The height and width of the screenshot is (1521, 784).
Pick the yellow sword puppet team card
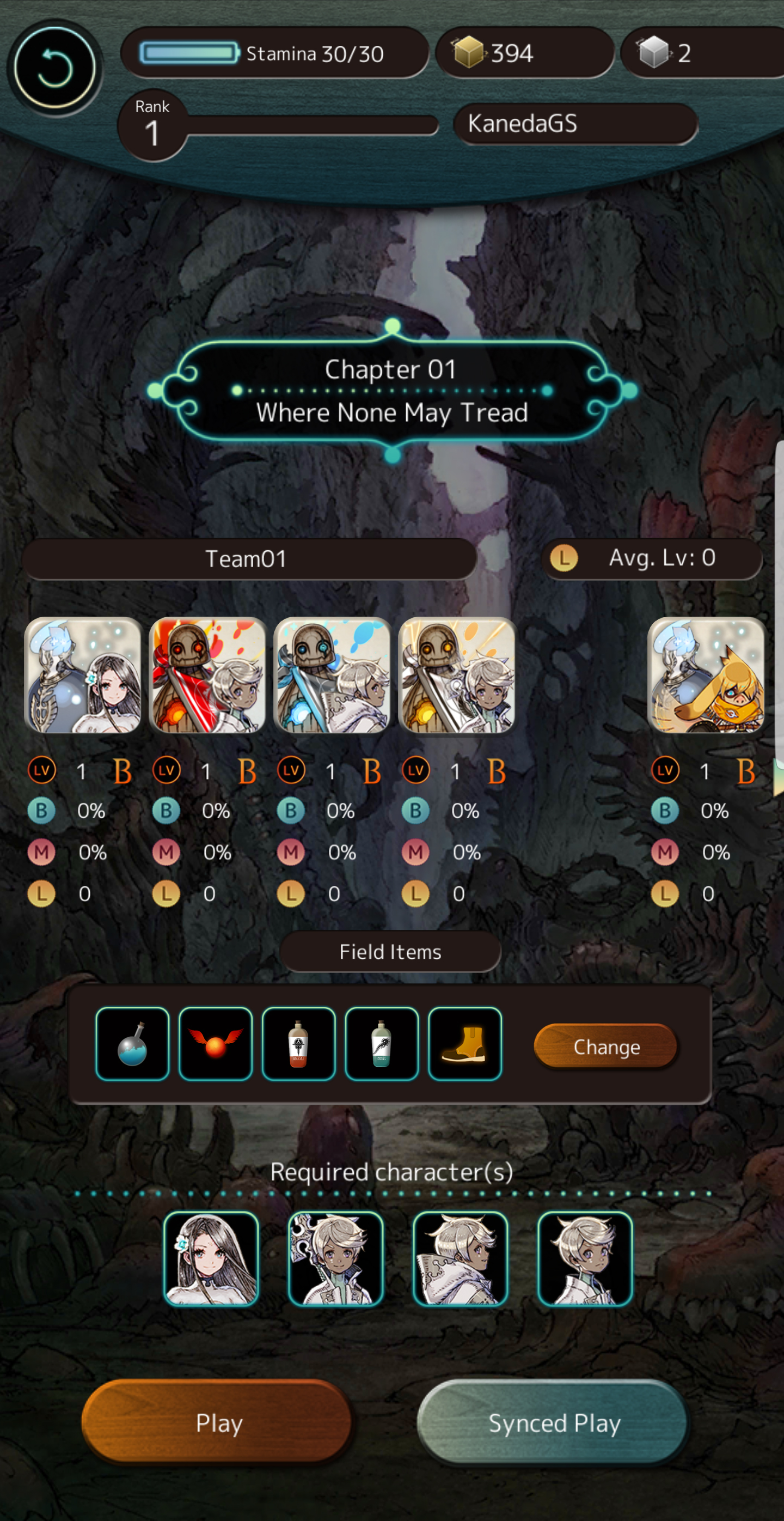(457, 675)
